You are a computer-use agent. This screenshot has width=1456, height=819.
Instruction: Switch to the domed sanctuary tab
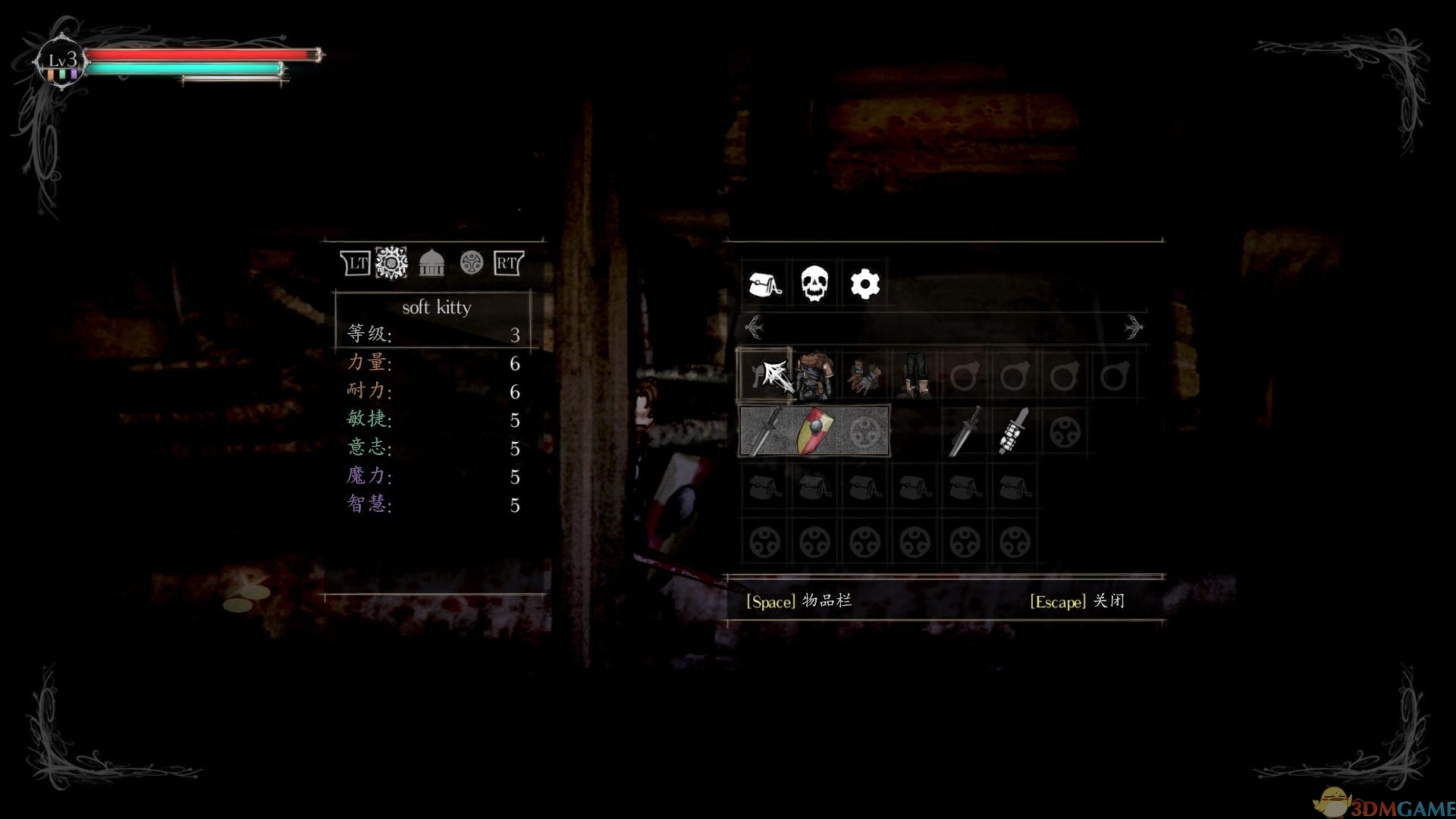[x=431, y=263]
